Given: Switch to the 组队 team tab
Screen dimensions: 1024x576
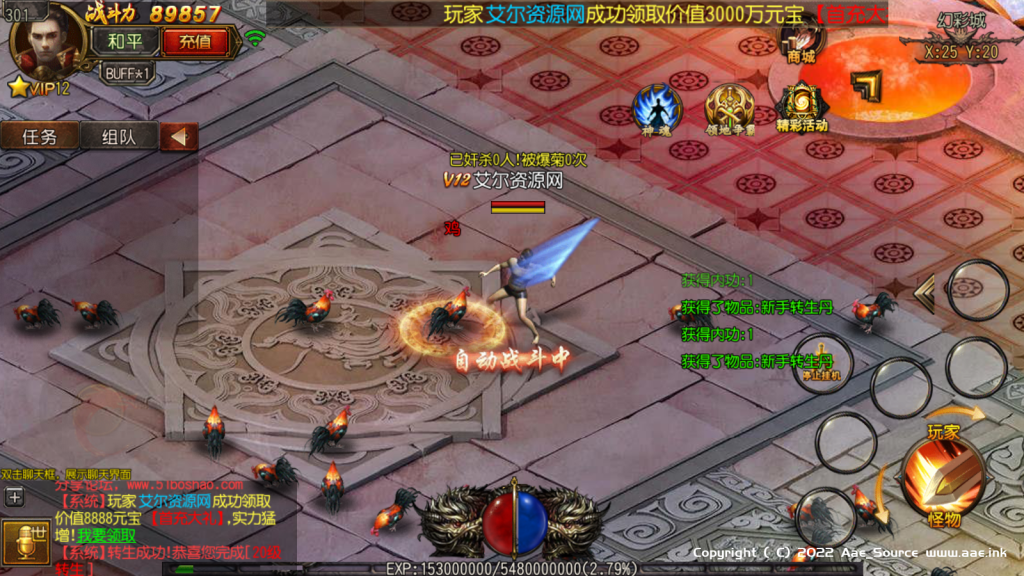Looking at the screenshot, I should [x=117, y=137].
